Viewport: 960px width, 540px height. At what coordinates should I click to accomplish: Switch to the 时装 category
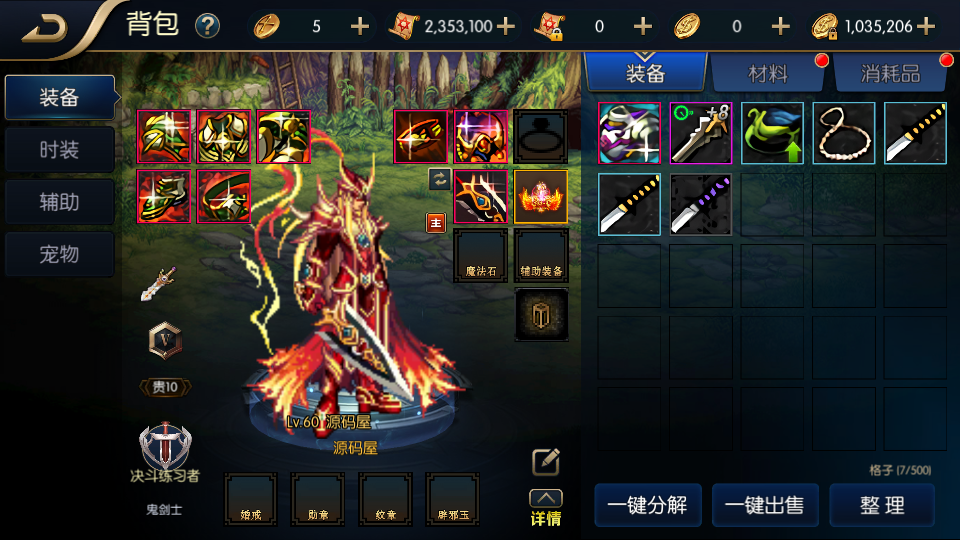[59, 150]
